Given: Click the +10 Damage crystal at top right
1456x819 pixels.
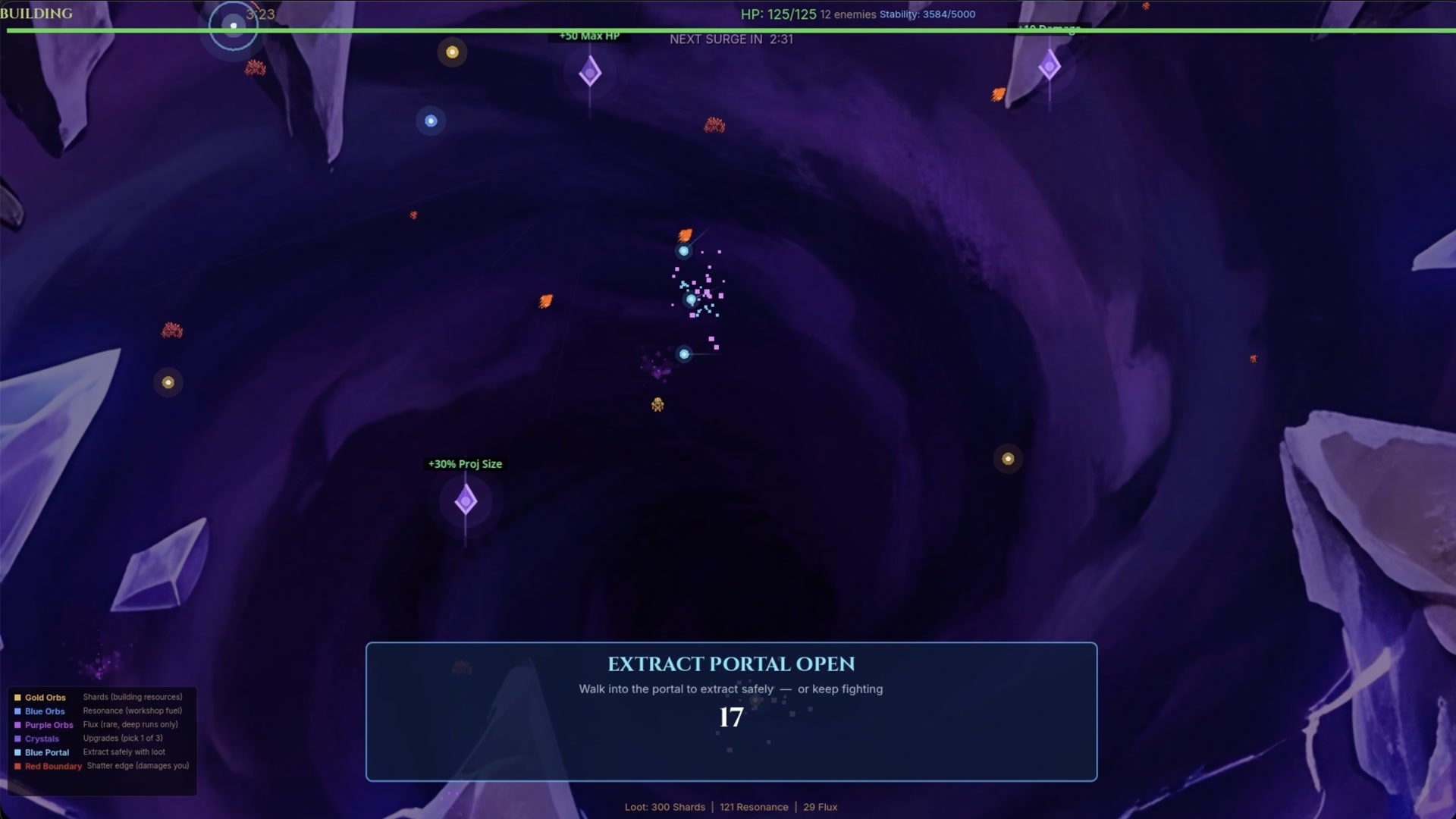Looking at the screenshot, I should tap(1050, 67).
